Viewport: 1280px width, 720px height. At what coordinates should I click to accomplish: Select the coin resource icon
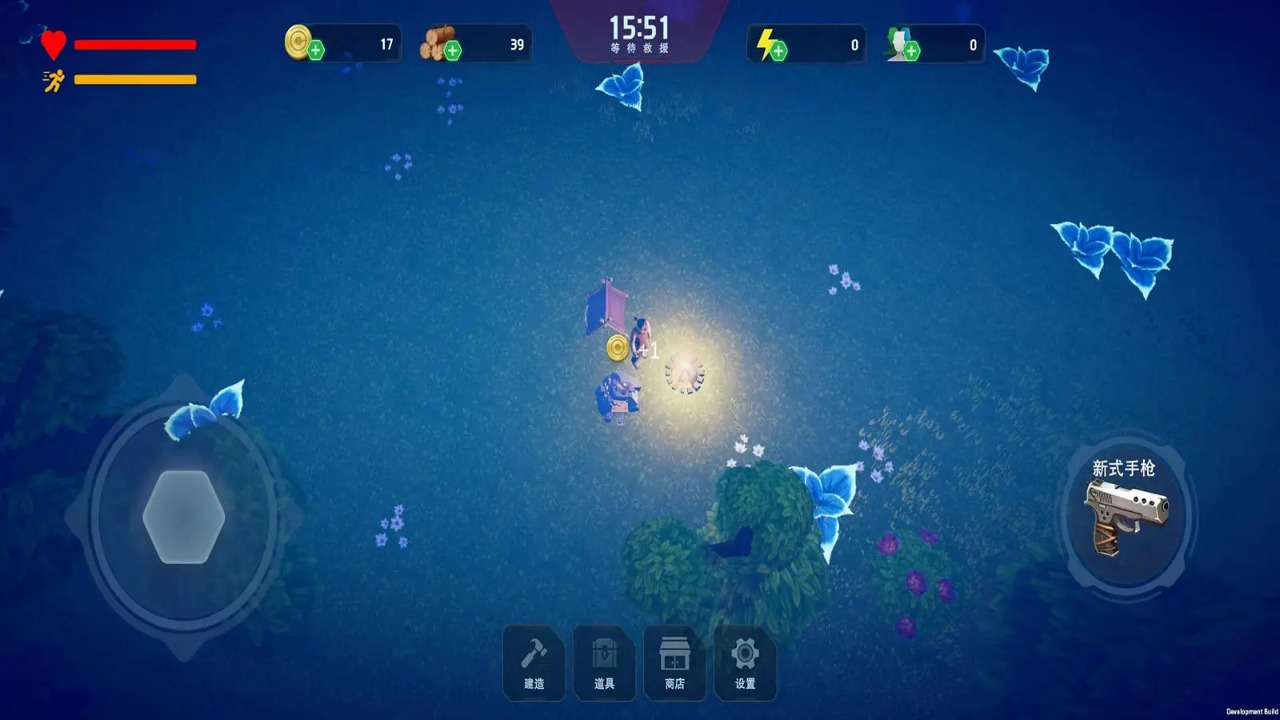point(299,43)
